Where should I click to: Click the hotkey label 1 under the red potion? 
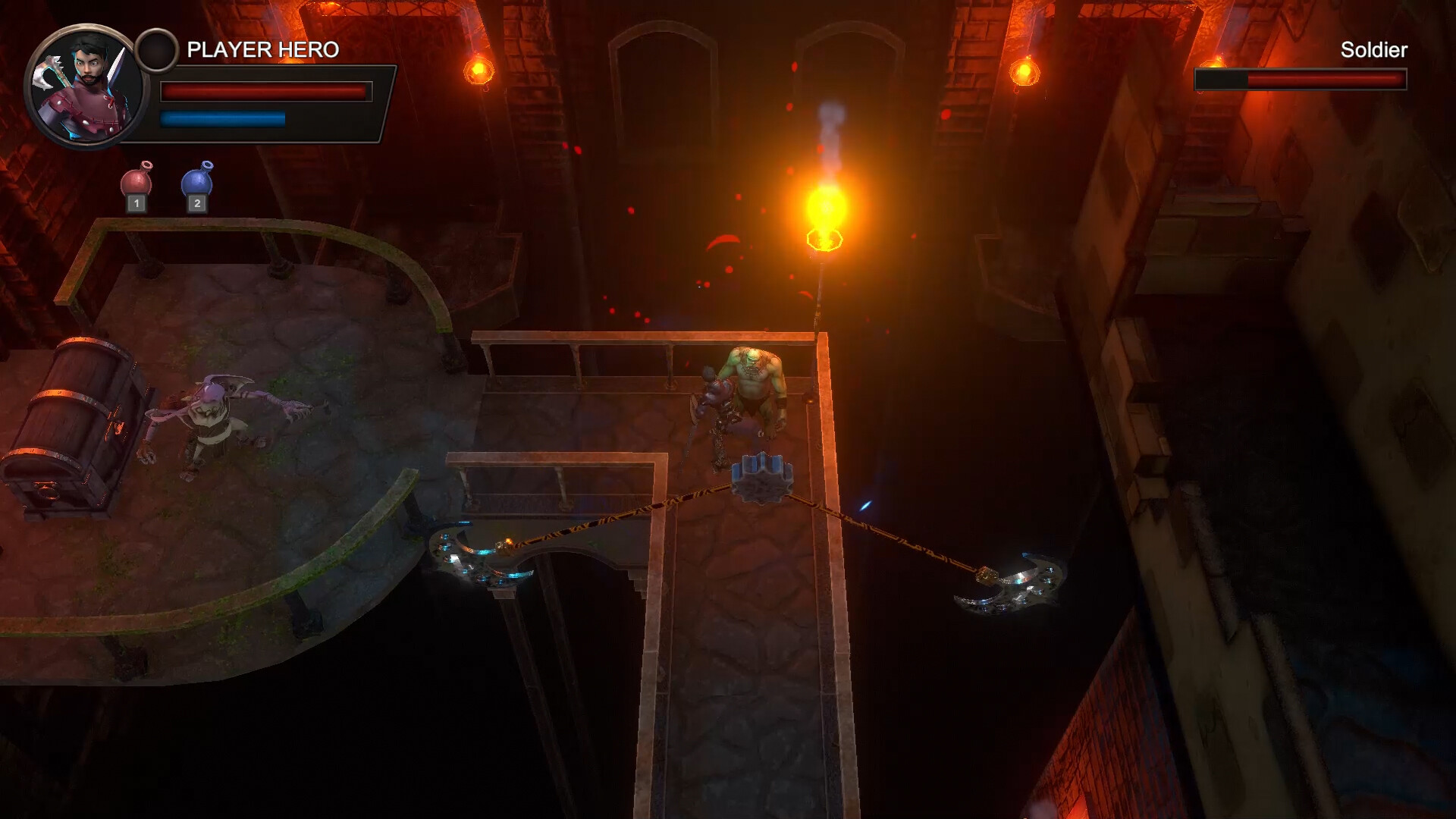(x=136, y=205)
